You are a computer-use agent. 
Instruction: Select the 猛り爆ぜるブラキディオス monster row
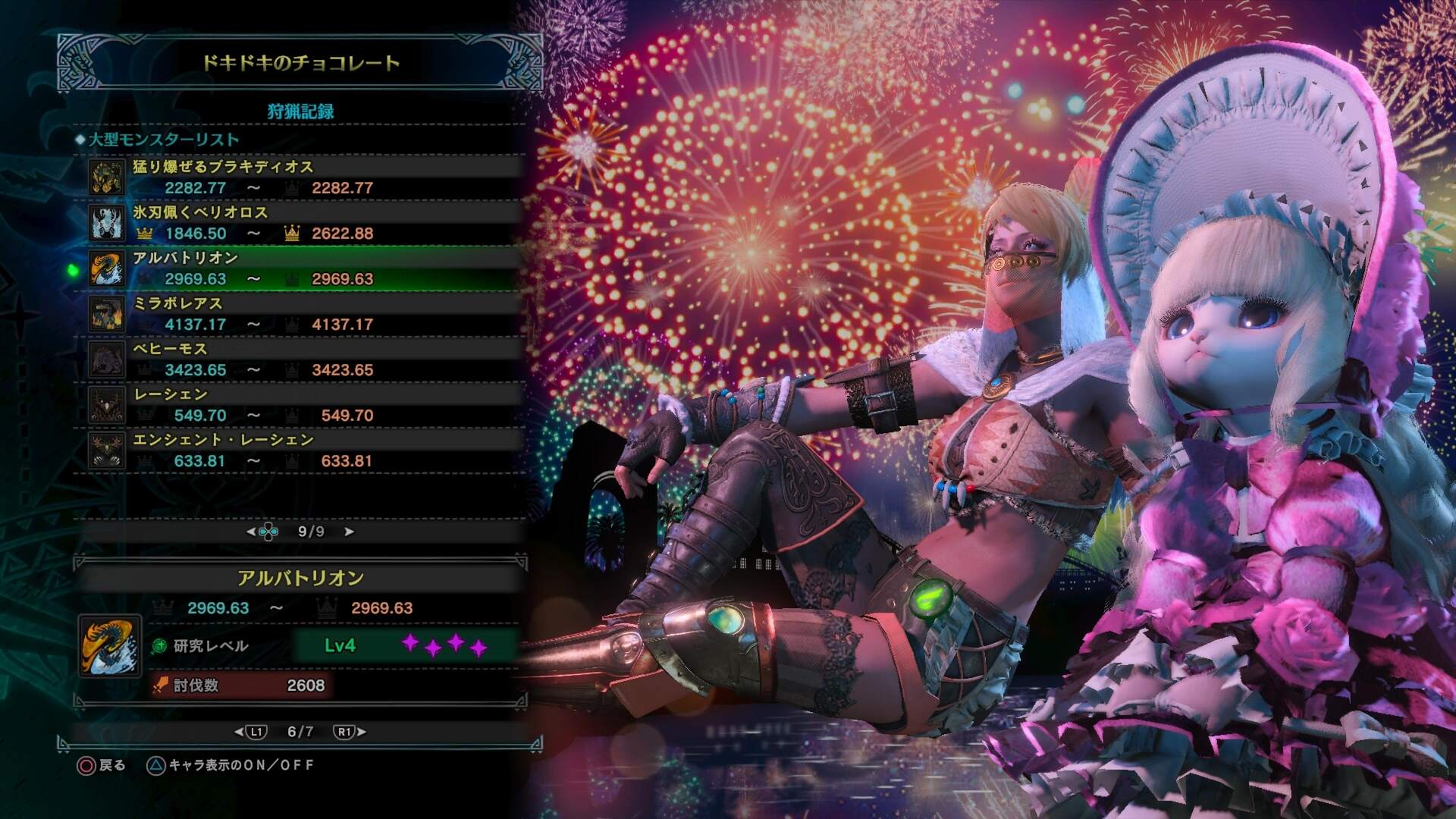[x=303, y=177]
